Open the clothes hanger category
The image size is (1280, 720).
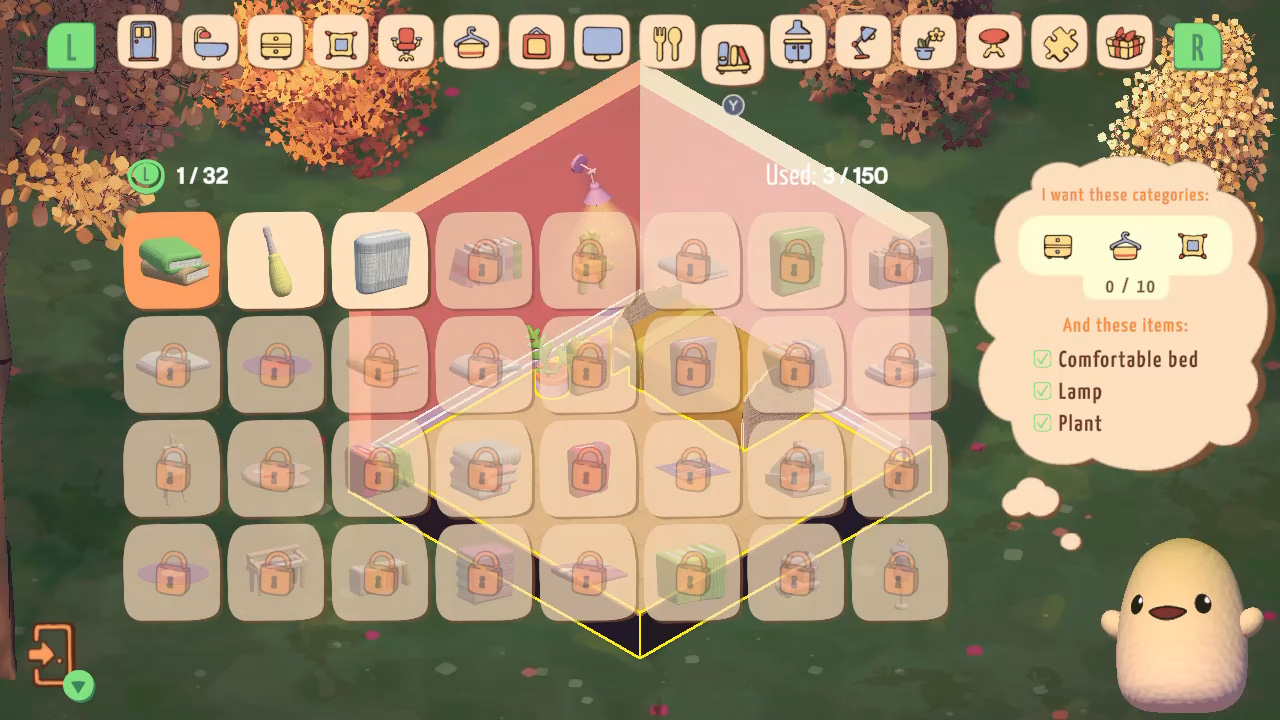click(x=472, y=44)
